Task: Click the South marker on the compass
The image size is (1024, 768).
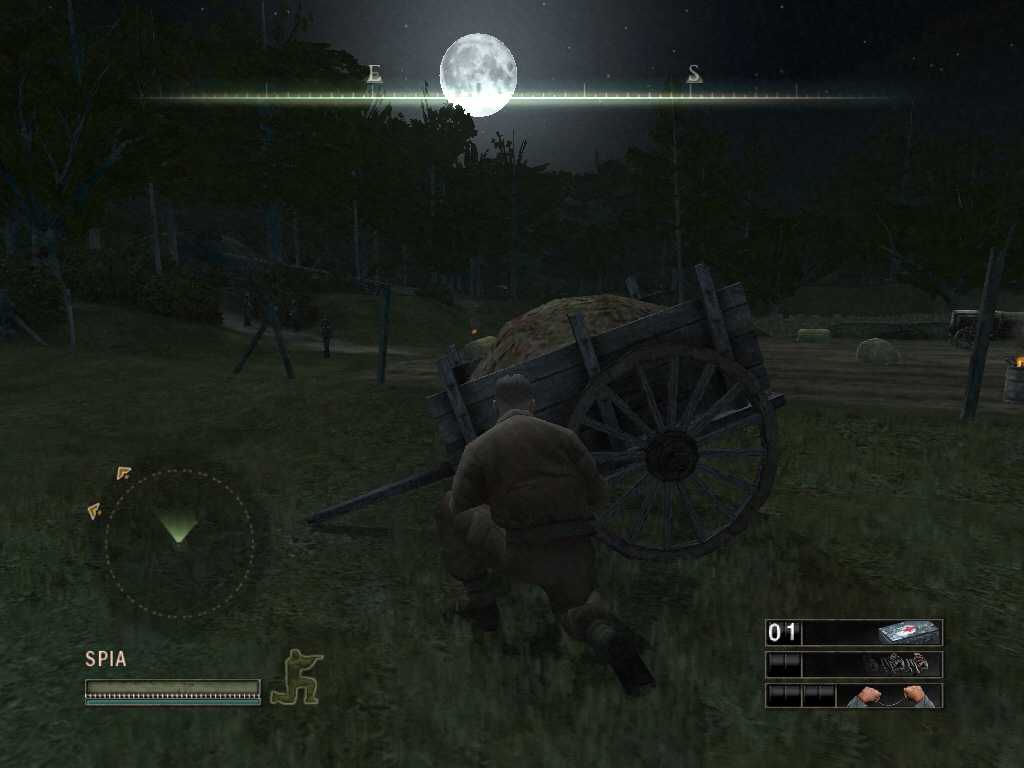Action: (x=694, y=74)
